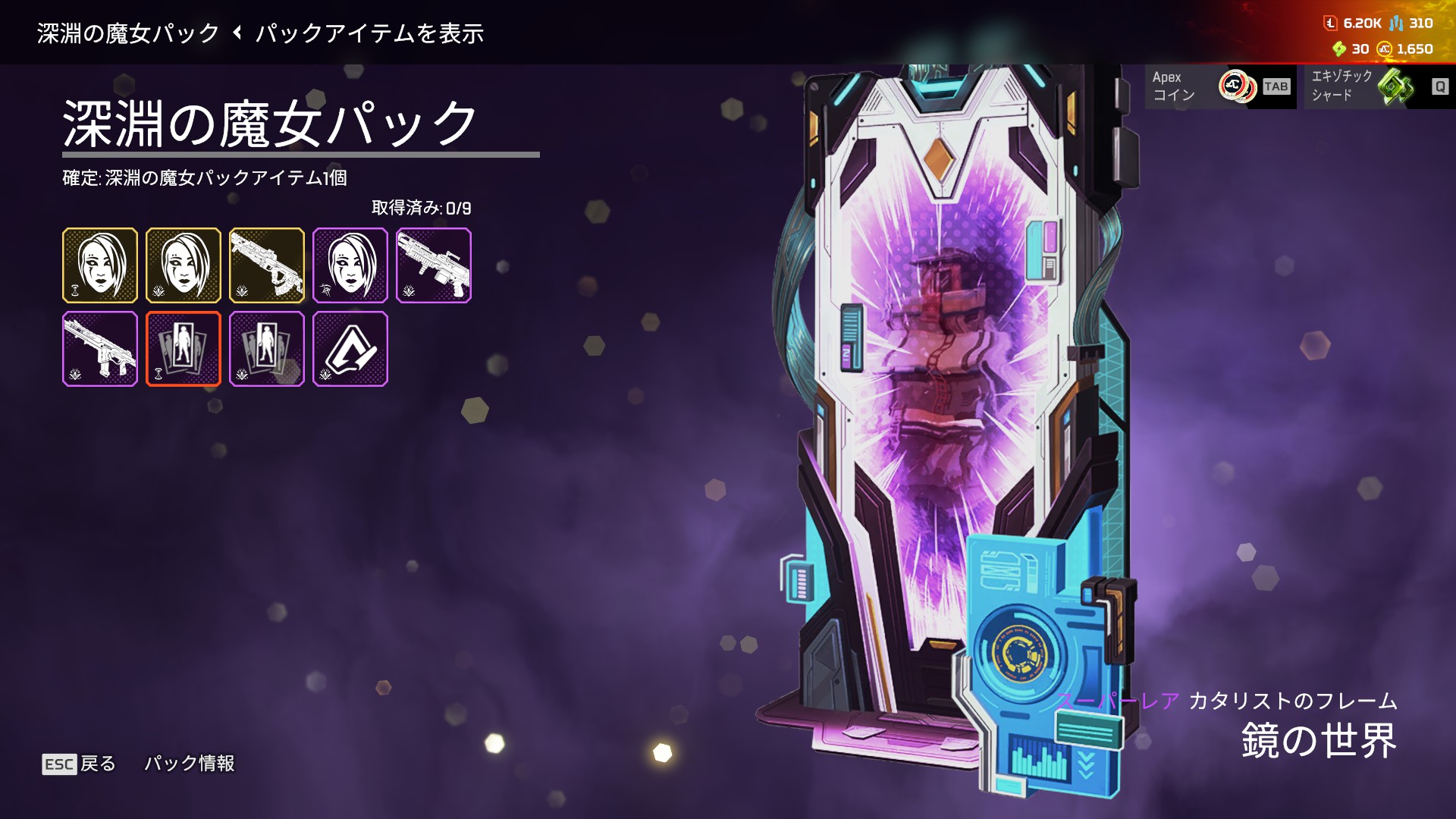Choose the gold Catalyst skin with hourglass badge
1456x819 pixels.
coord(100,265)
